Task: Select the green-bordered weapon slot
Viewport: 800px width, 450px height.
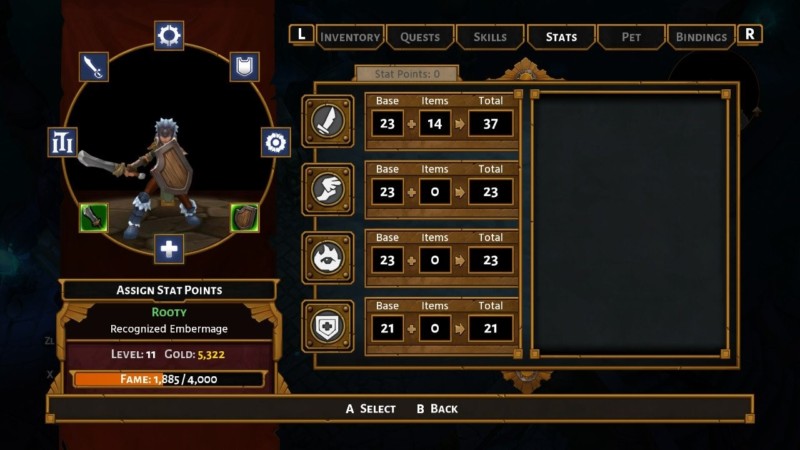Action: tap(94, 217)
